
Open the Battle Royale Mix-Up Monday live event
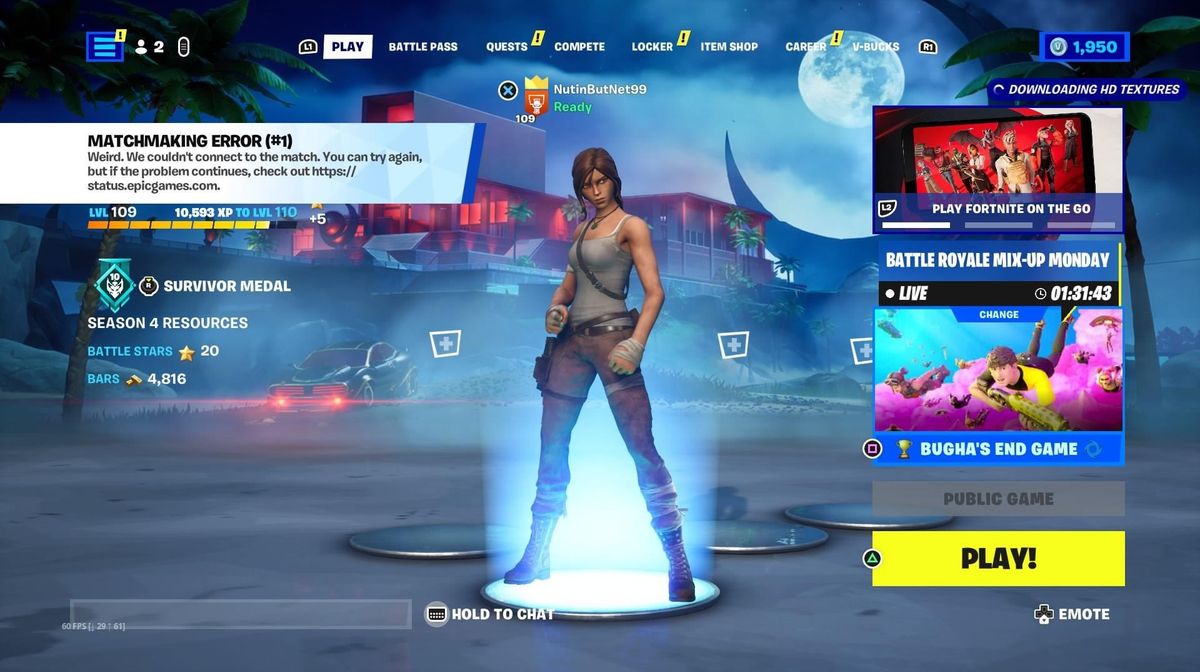998,272
